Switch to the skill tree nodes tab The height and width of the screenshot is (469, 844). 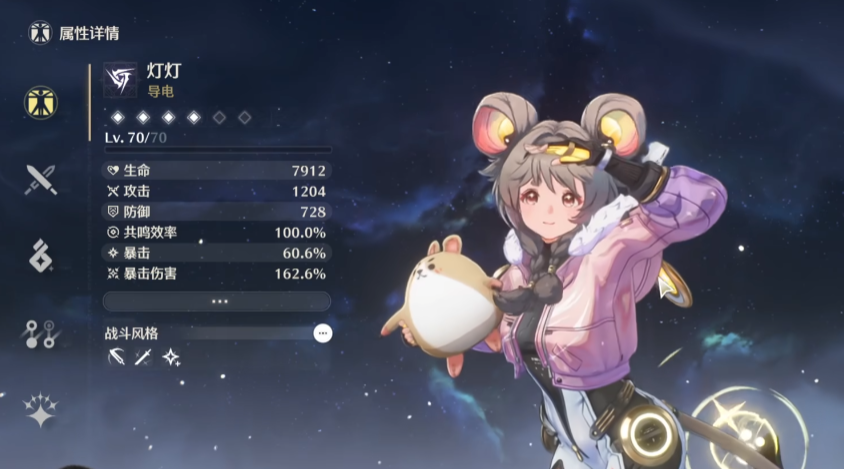point(41,334)
